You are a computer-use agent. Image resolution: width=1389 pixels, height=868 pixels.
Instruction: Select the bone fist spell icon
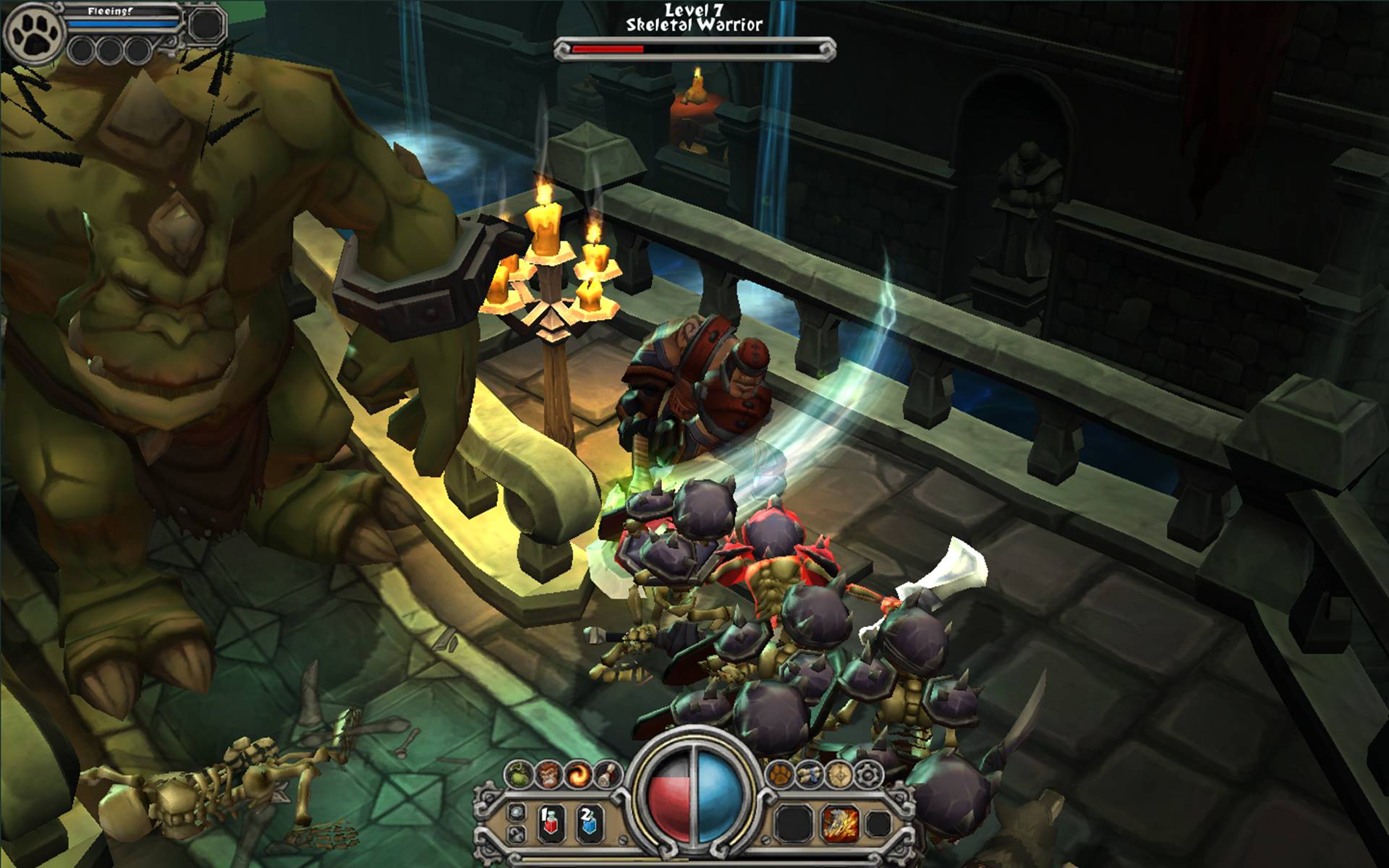[605, 775]
